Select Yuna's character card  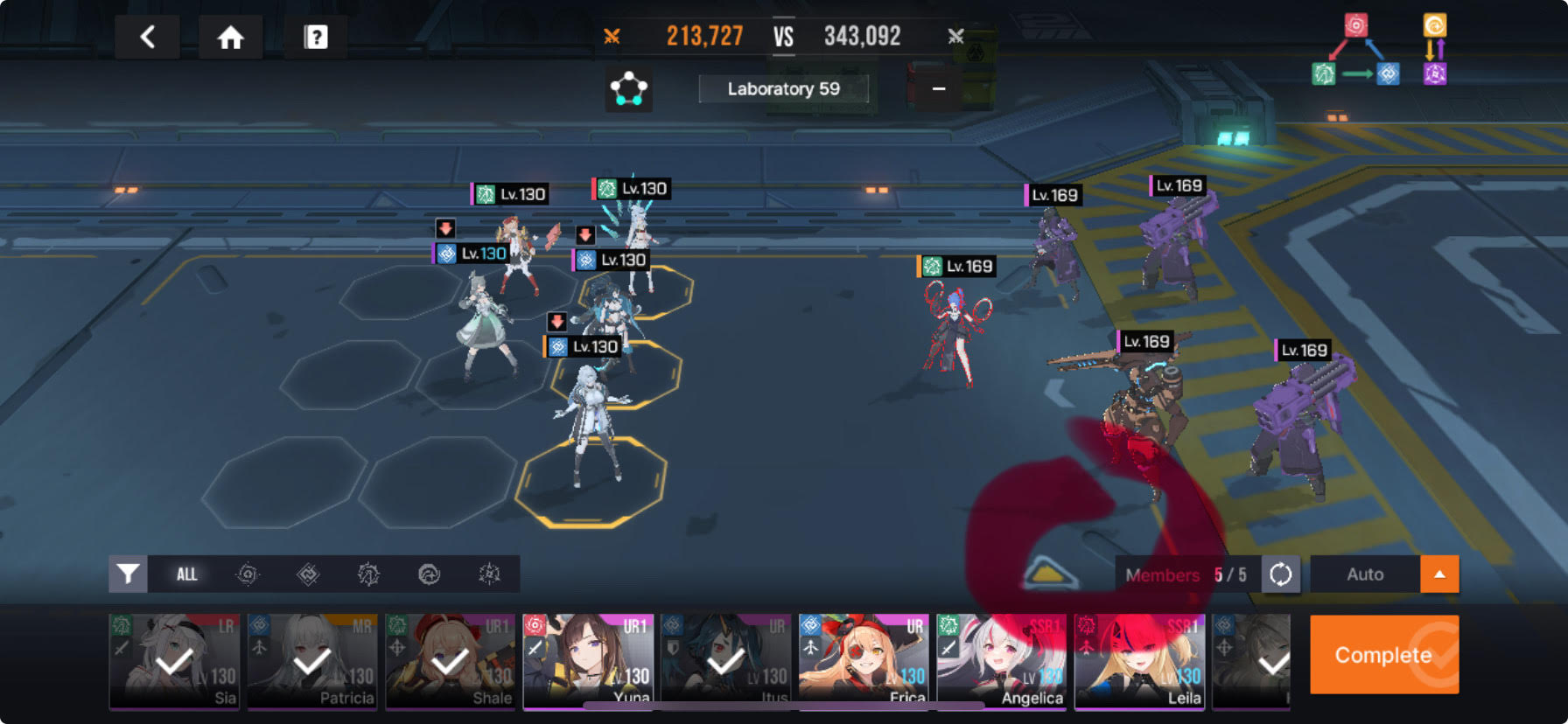(588, 660)
